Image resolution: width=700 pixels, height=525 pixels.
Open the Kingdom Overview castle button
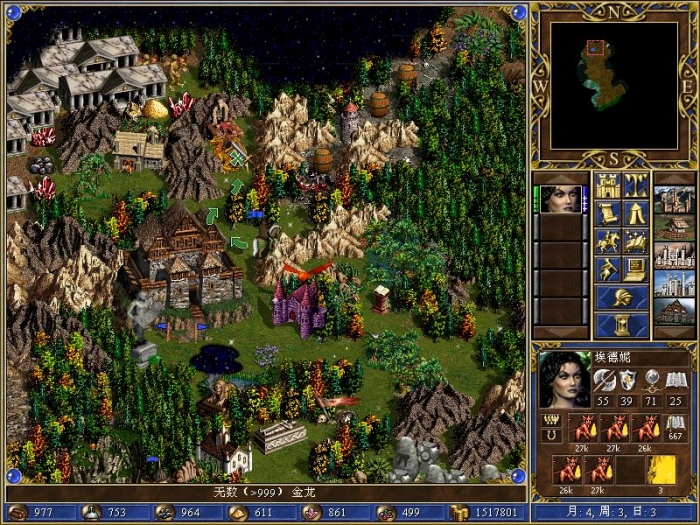tap(608, 185)
